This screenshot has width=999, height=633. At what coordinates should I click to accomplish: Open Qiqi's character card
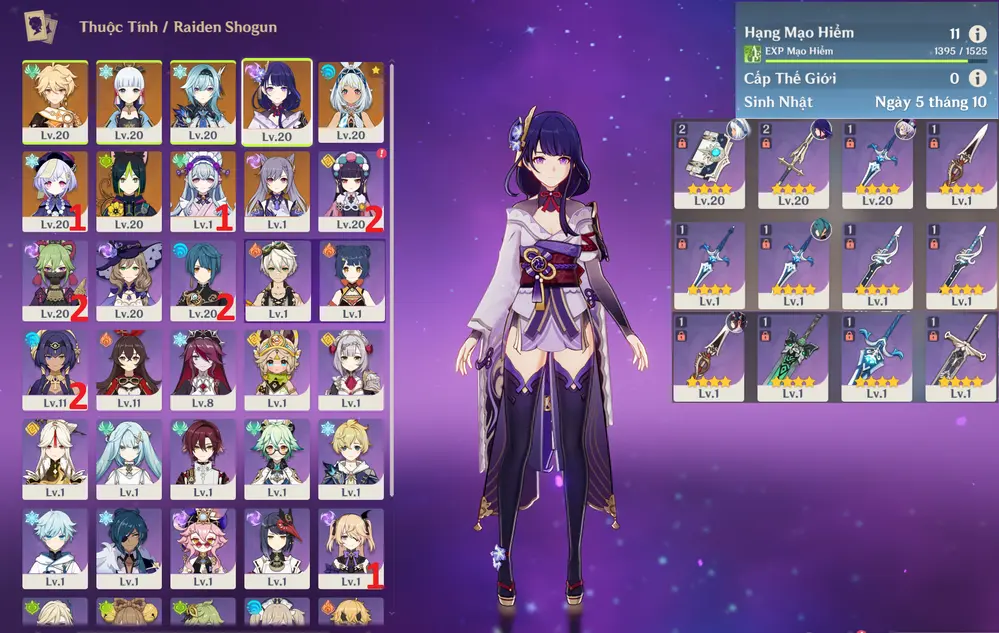55,190
